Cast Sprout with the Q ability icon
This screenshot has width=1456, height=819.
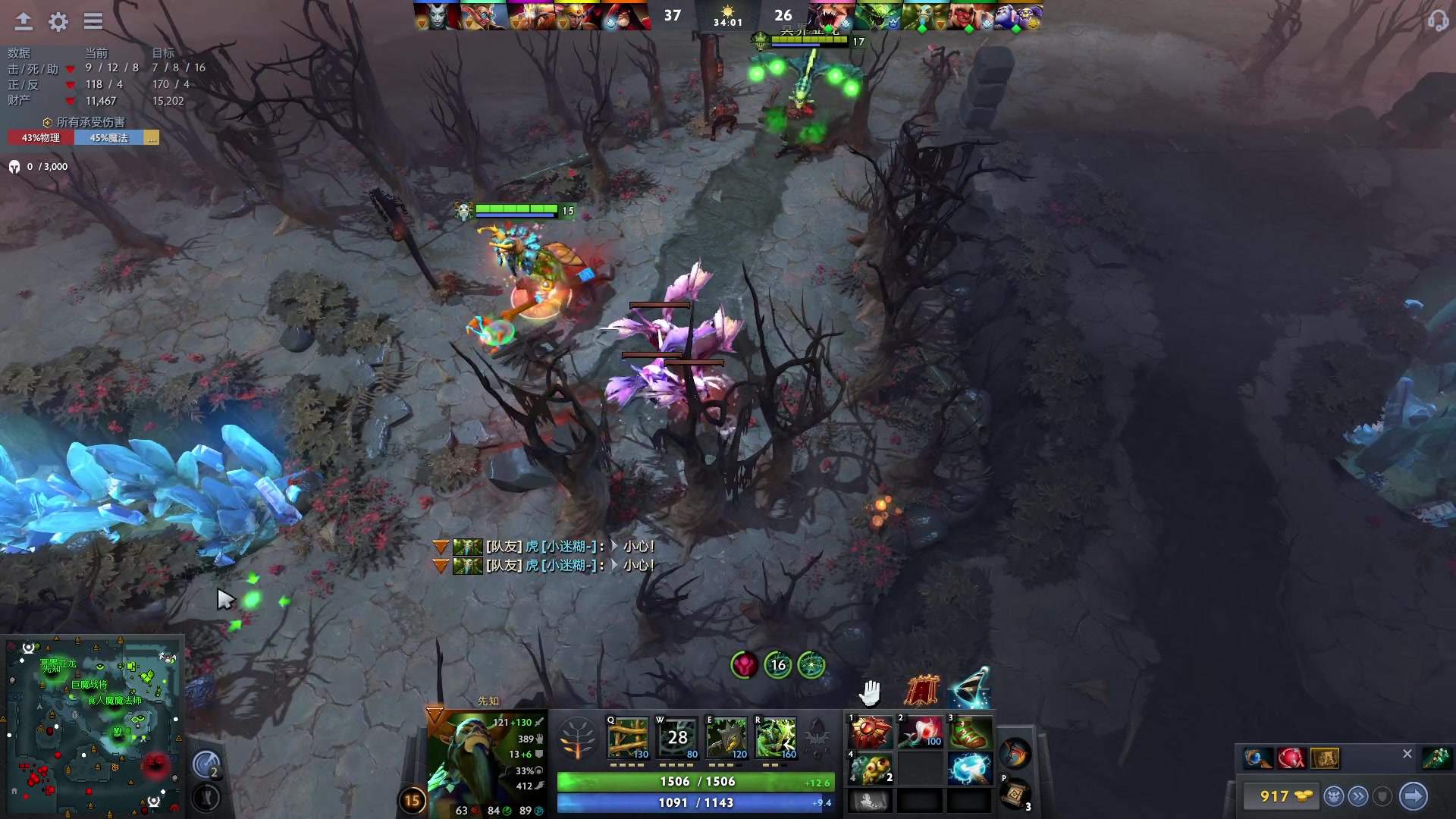click(x=628, y=736)
